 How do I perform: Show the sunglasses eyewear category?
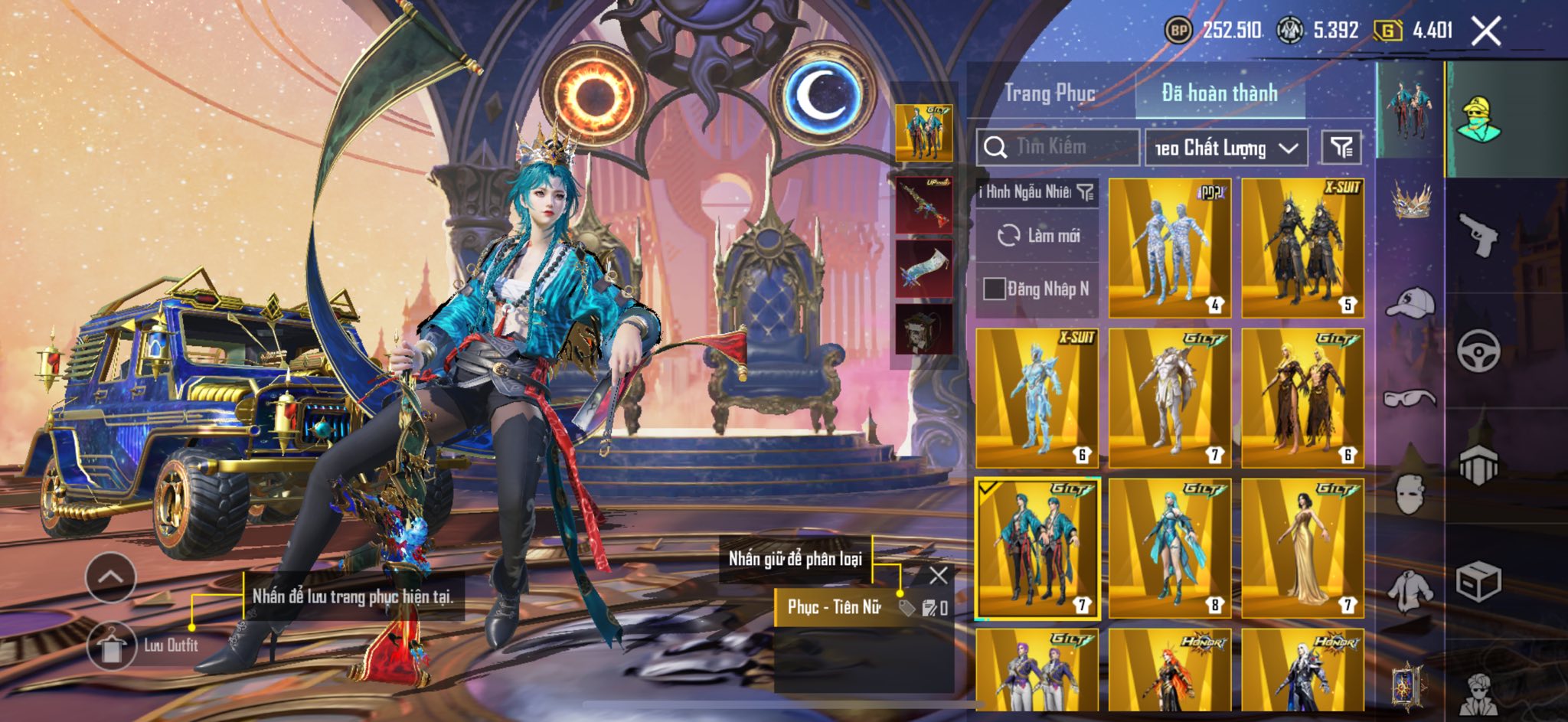(1410, 398)
